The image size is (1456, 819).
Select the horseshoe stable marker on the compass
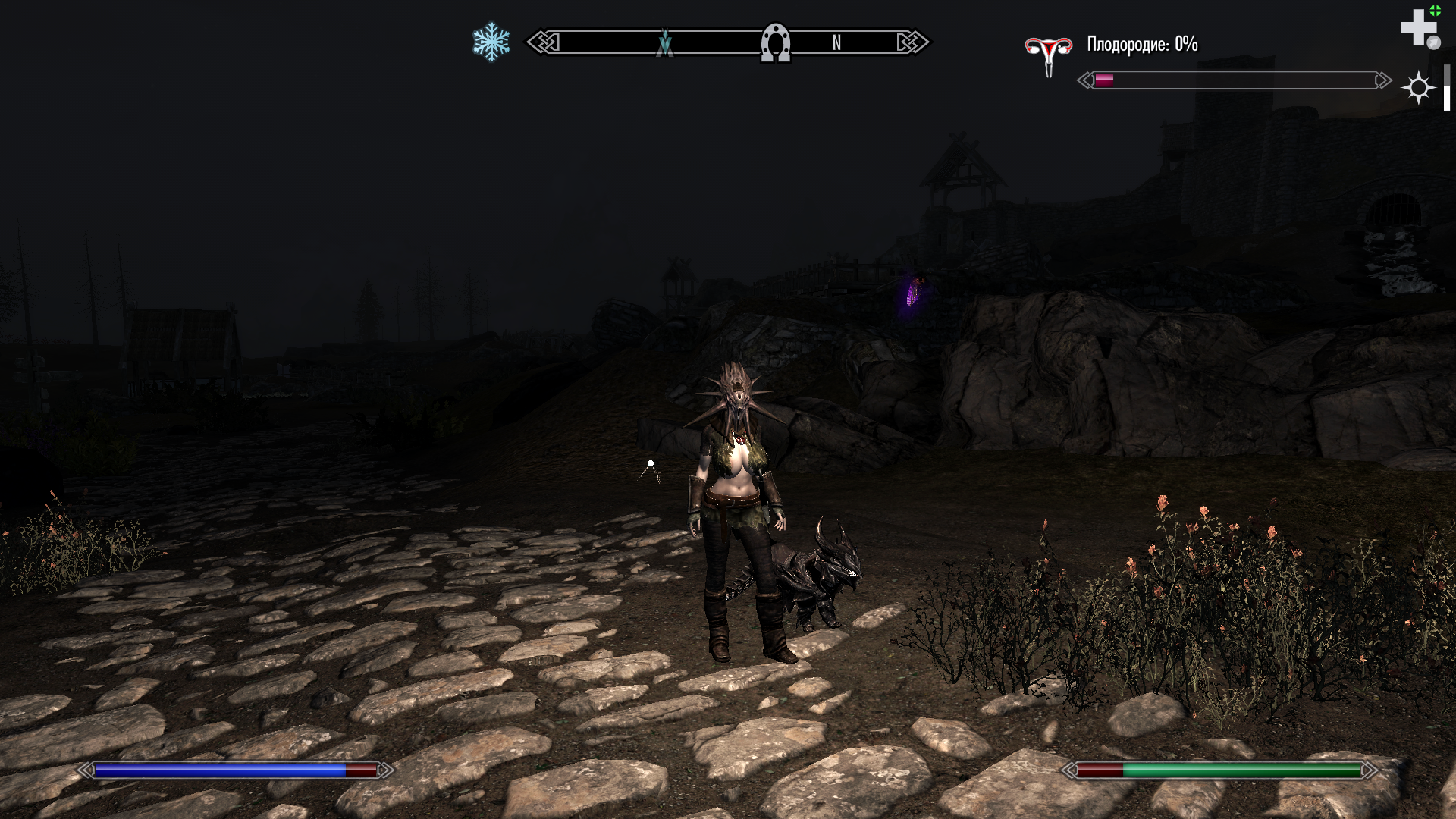(x=775, y=42)
